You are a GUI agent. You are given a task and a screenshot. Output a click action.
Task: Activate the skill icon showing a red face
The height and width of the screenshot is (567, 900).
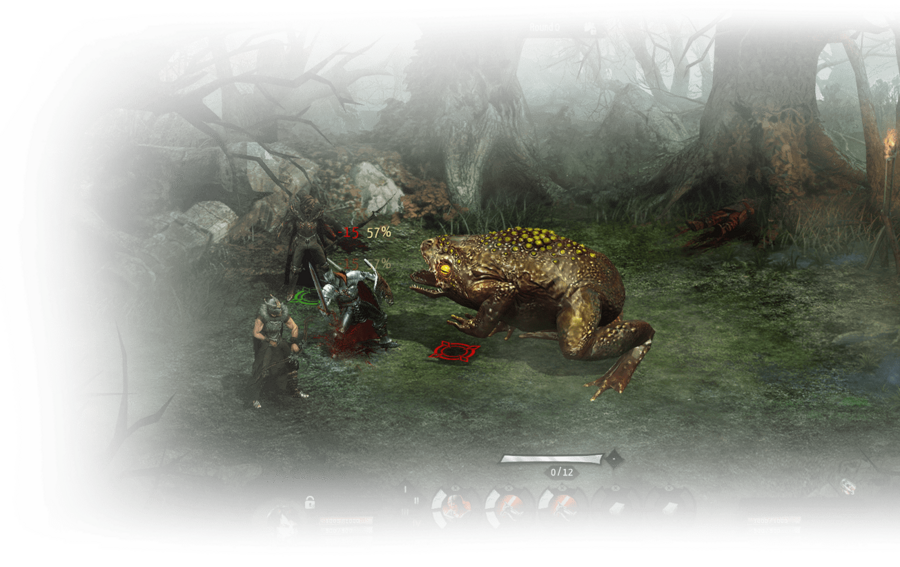coord(453,508)
